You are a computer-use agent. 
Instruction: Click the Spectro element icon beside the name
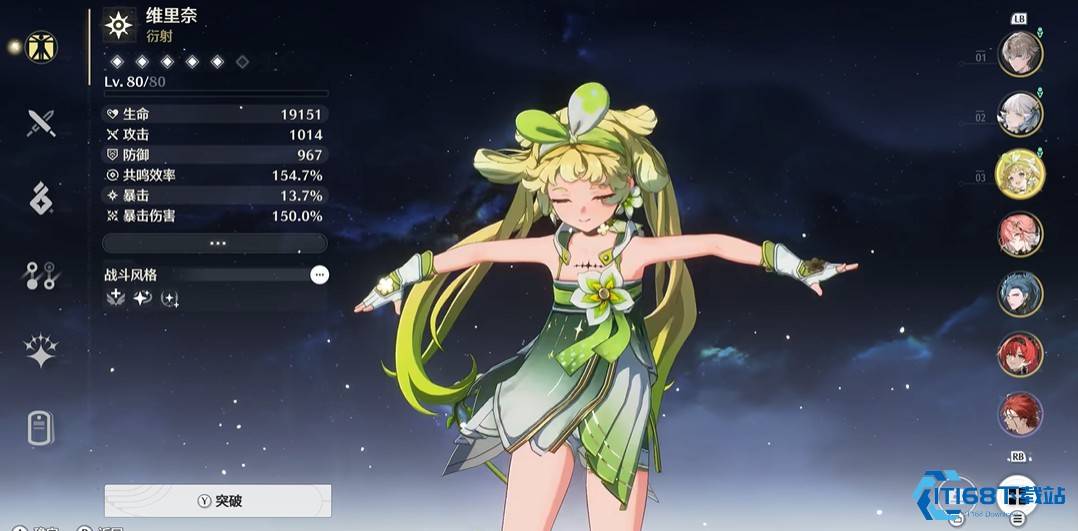[x=119, y=26]
